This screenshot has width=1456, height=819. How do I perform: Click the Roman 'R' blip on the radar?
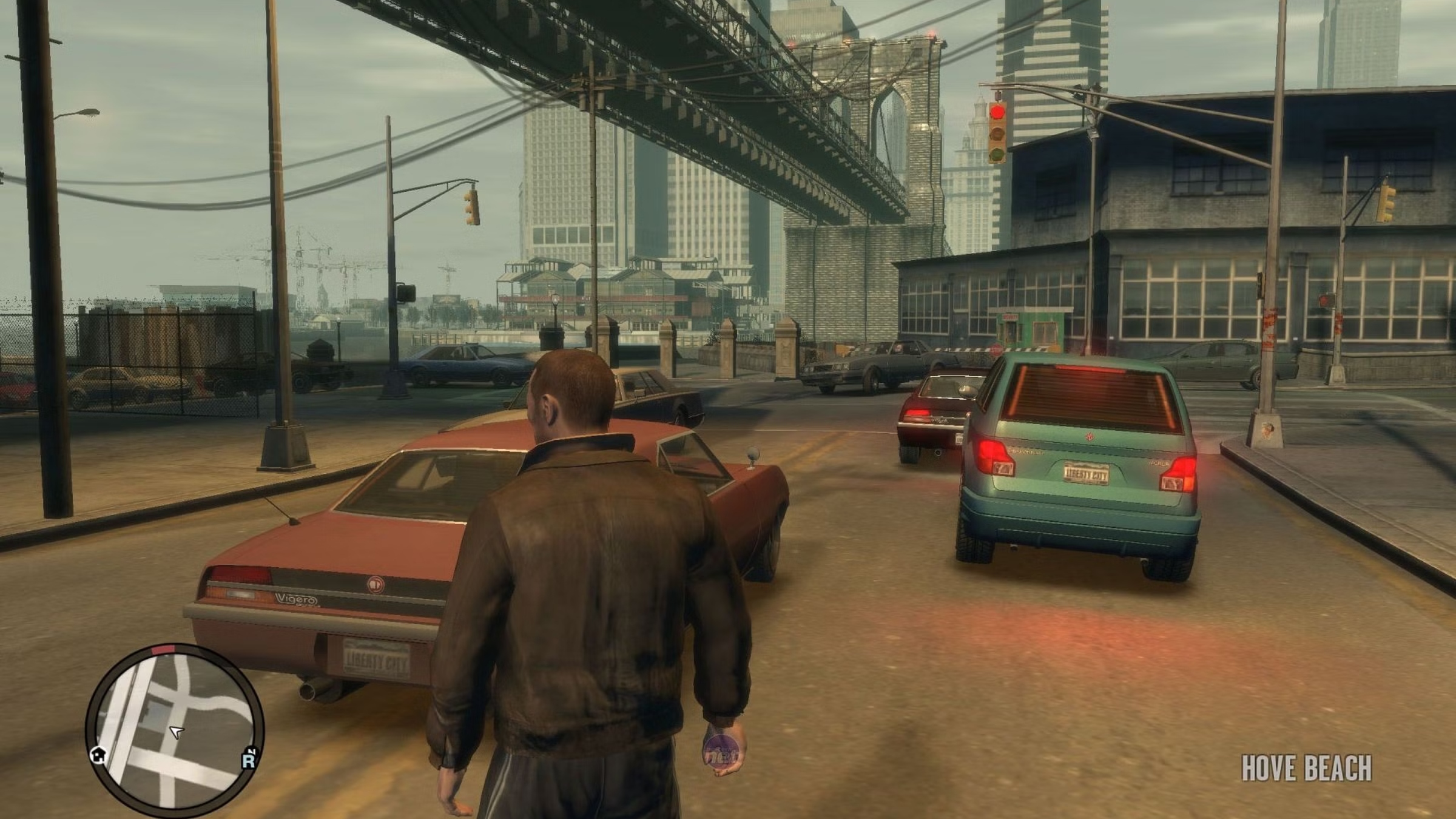click(x=248, y=761)
